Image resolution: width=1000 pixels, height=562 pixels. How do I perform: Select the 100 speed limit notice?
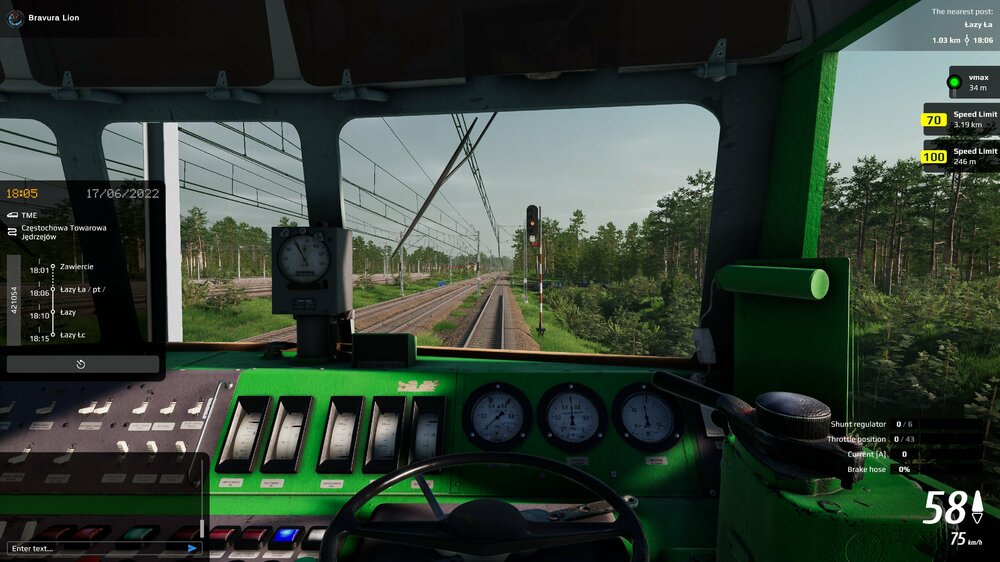click(959, 156)
